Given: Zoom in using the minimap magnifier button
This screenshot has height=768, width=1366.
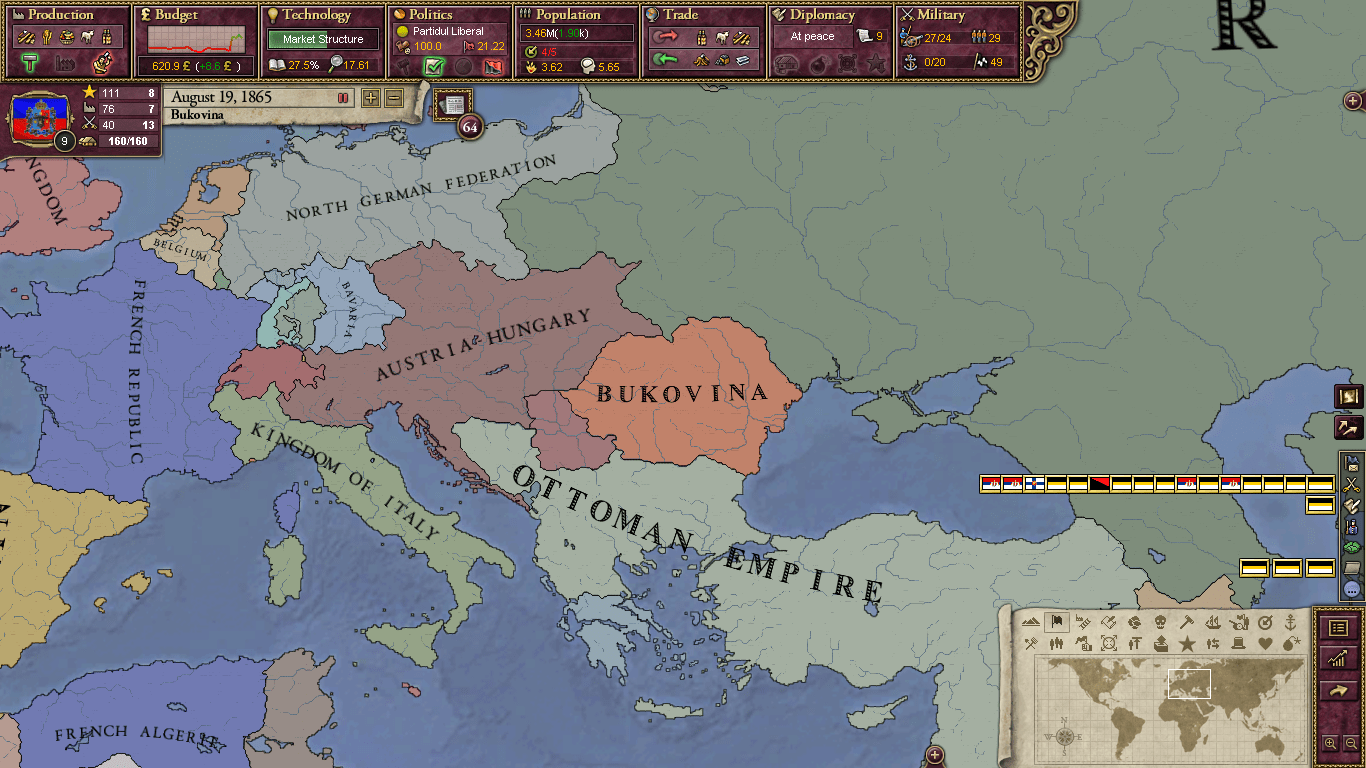Looking at the screenshot, I should [1331, 743].
